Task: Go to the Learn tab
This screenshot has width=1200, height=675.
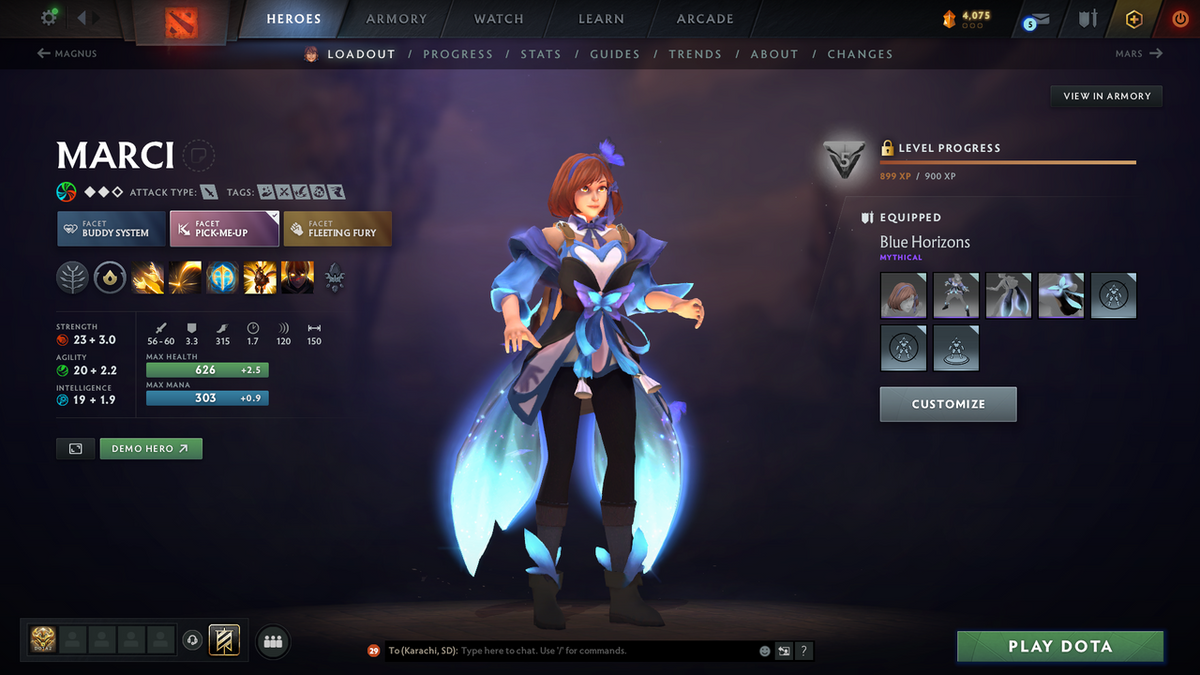Action: click(601, 19)
